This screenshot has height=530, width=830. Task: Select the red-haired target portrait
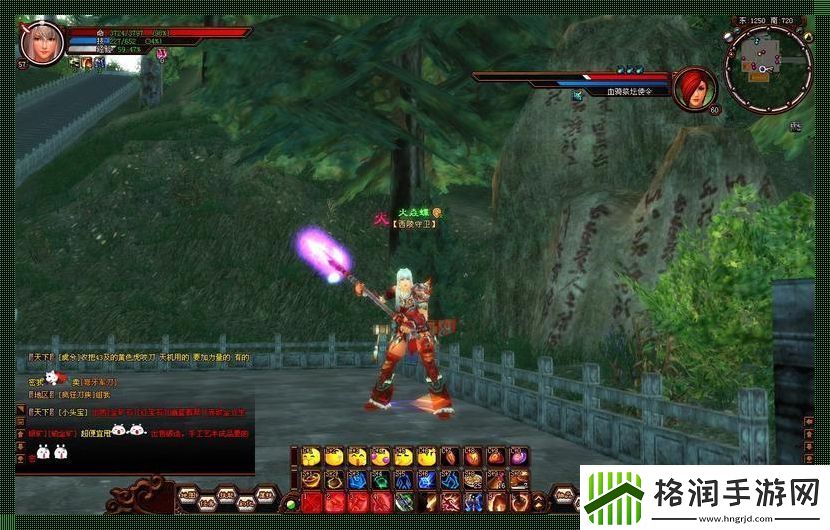click(692, 88)
